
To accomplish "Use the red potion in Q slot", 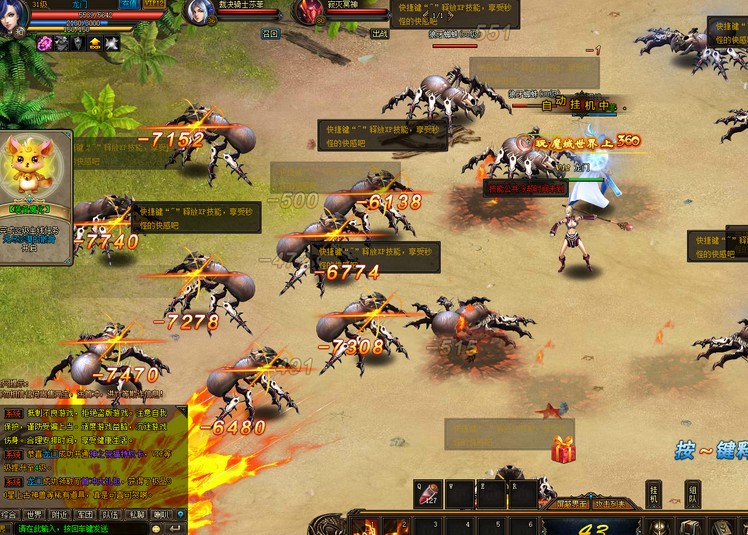I will (x=430, y=494).
